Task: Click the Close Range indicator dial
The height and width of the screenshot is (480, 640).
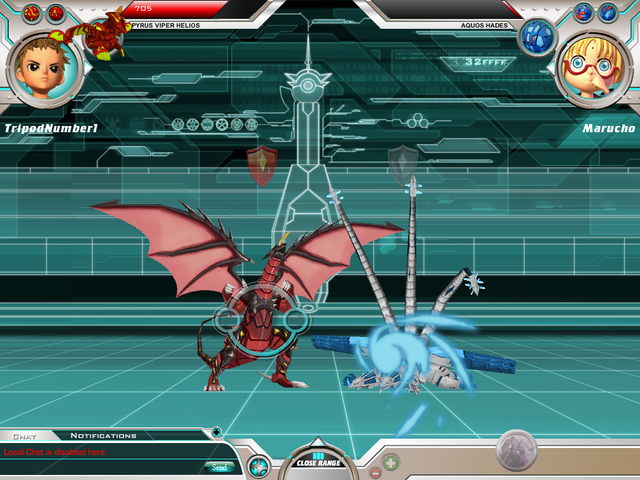Action: [x=317, y=460]
